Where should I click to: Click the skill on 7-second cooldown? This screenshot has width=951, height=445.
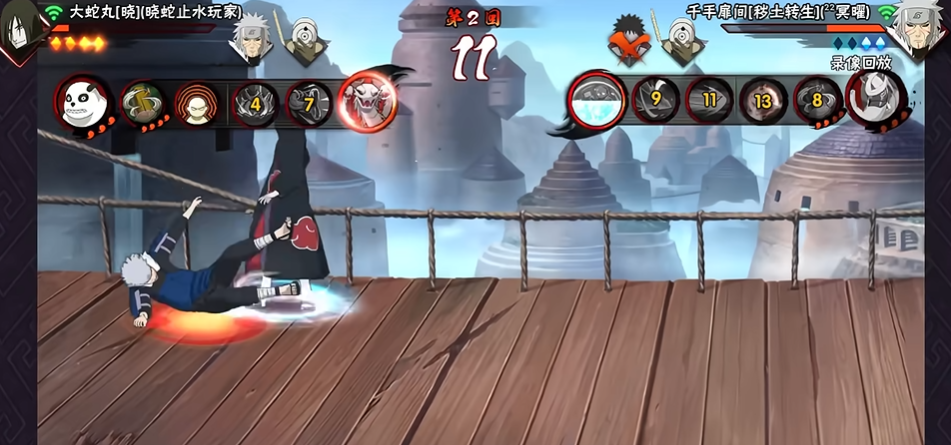[x=309, y=102]
